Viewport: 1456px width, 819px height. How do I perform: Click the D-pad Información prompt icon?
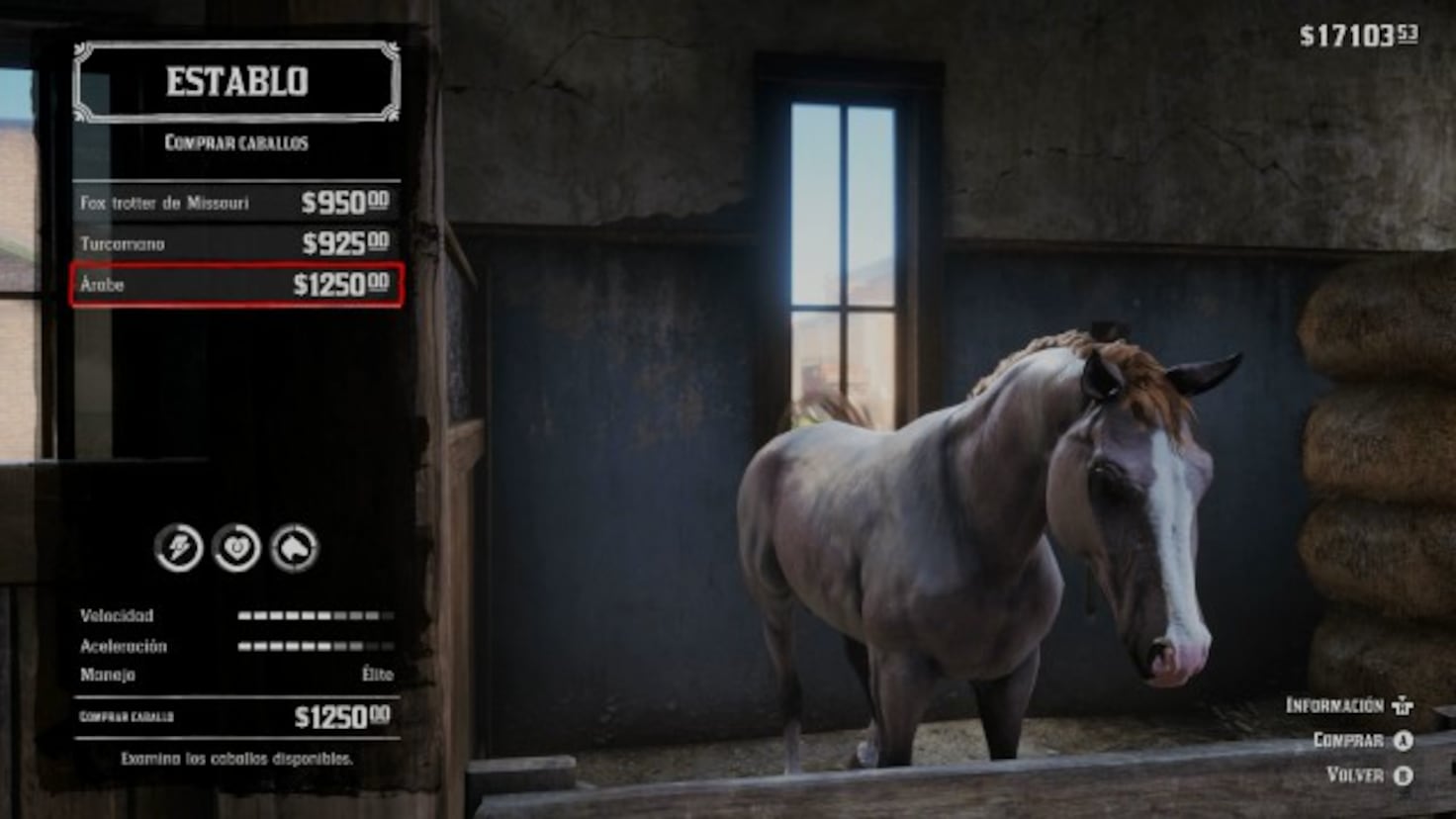click(1401, 703)
